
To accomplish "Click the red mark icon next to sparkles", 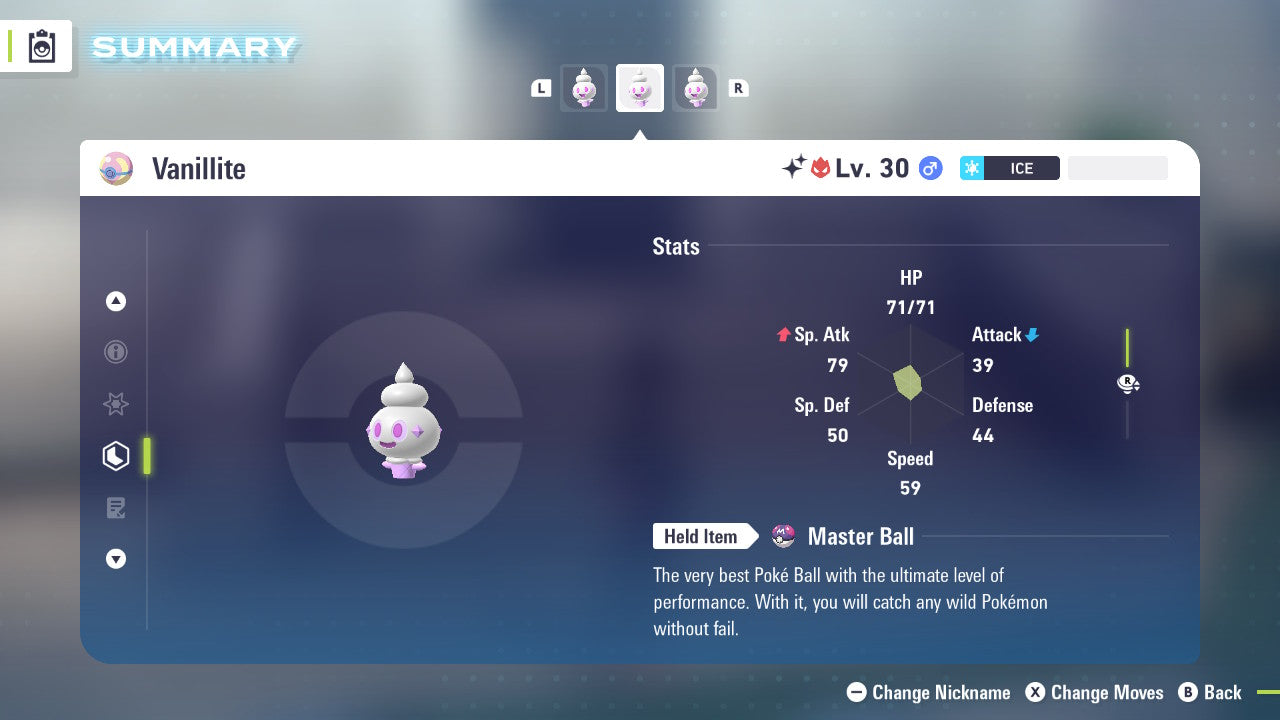I will [822, 168].
